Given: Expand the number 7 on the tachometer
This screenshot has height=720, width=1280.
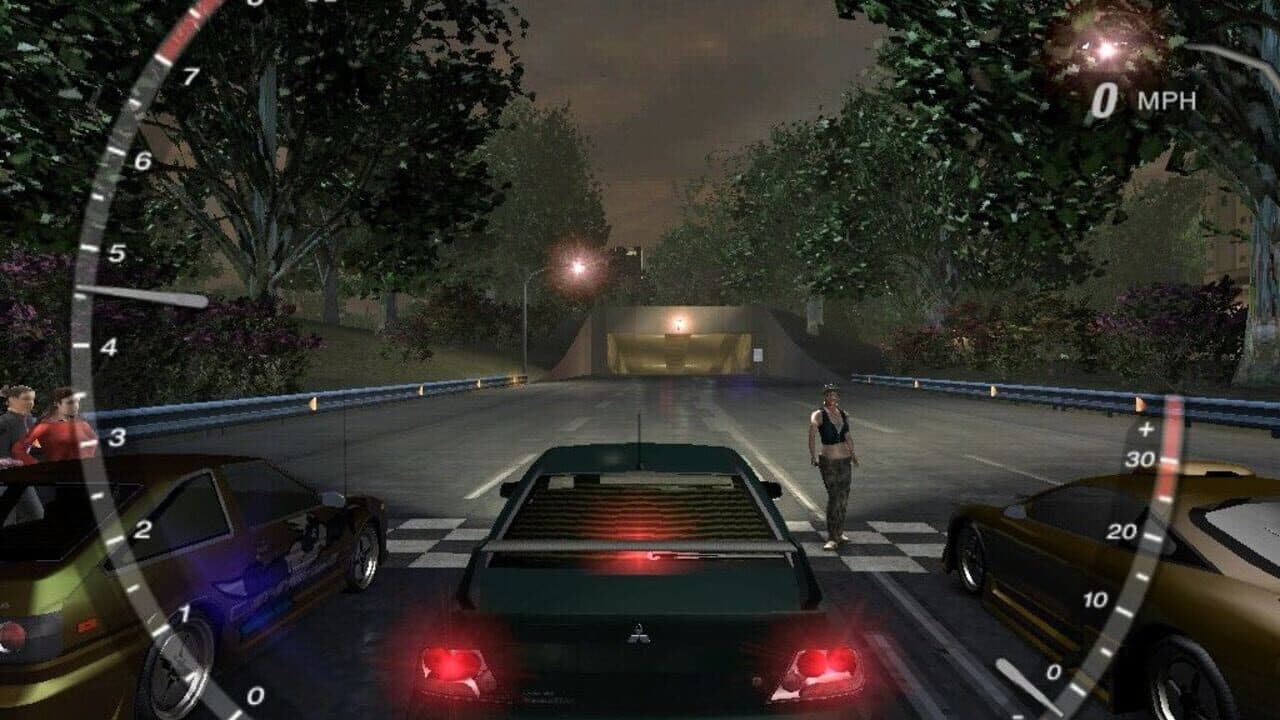Looking at the screenshot, I should click(190, 74).
